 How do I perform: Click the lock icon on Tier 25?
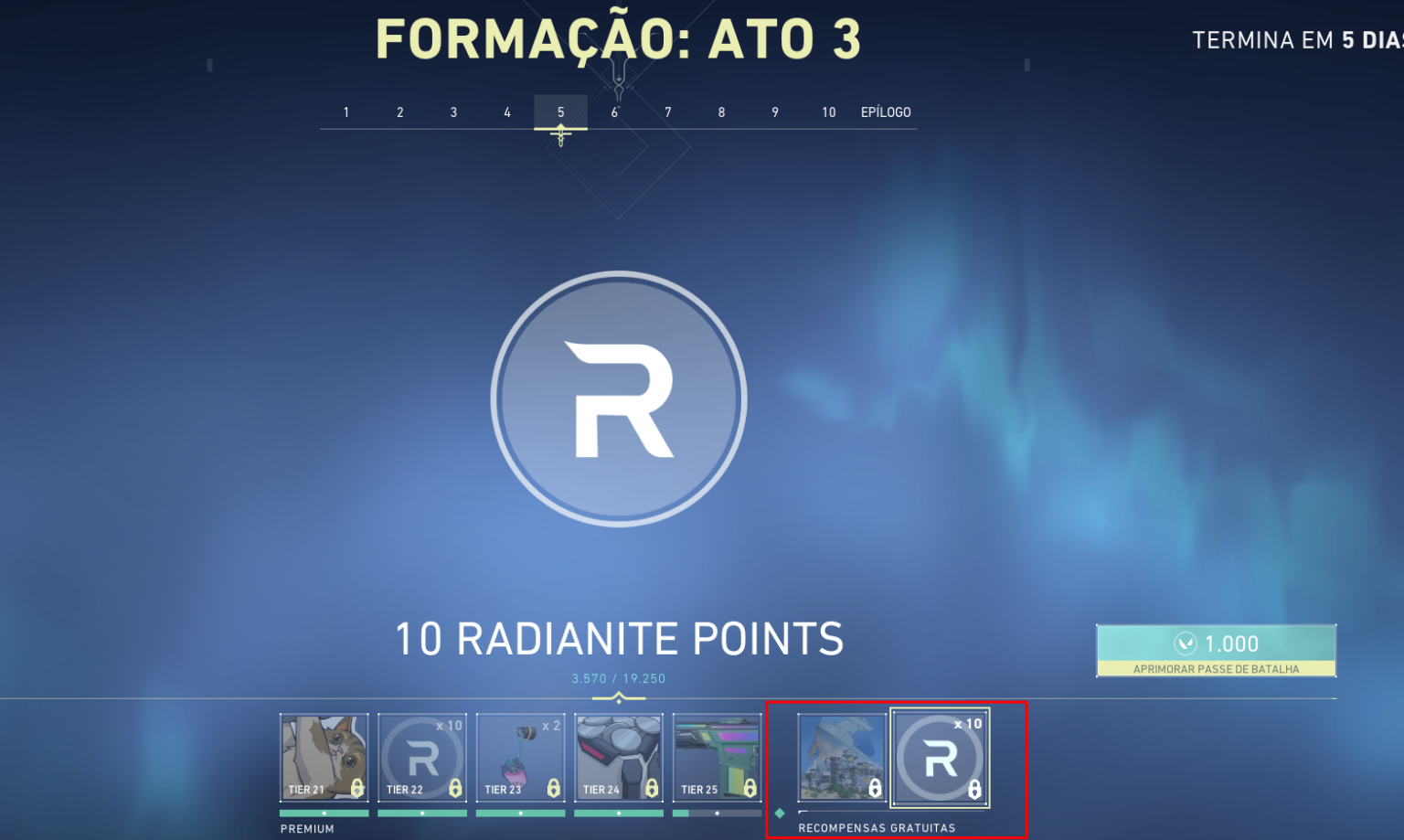[x=751, y=788]
